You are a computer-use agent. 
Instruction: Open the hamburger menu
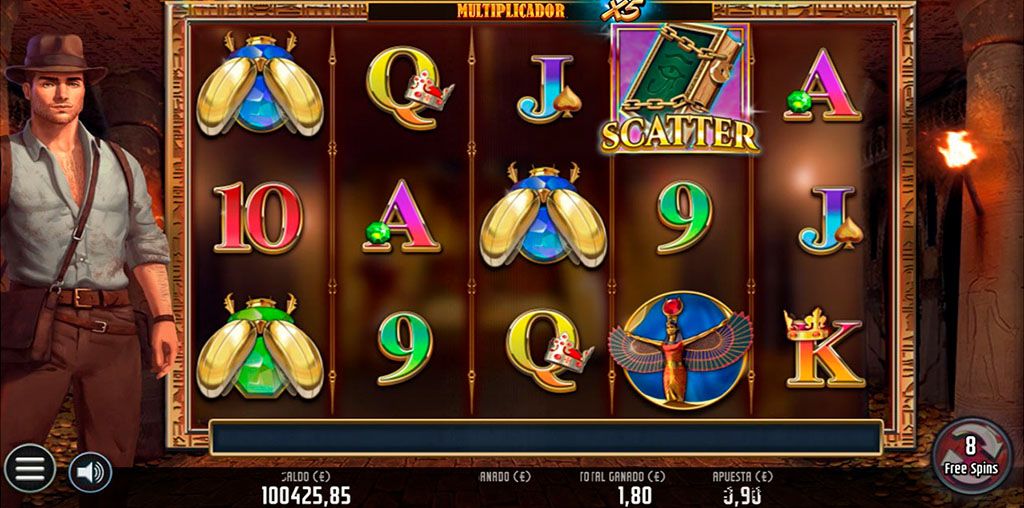pyautogui.click(x=29, y=468)
